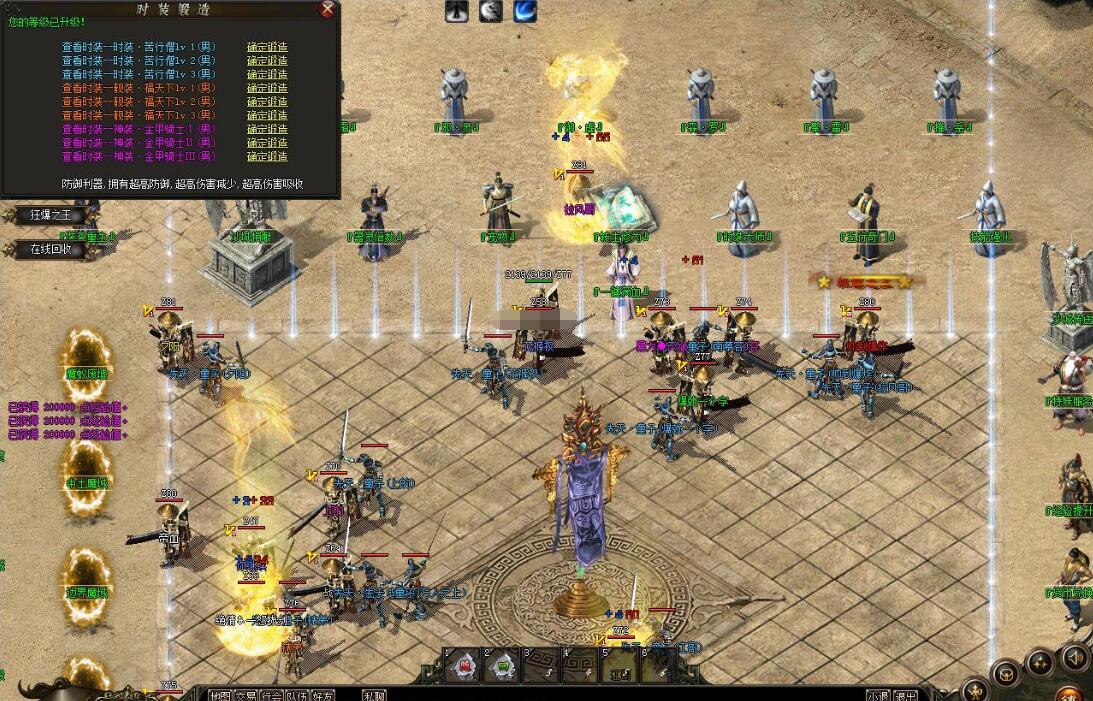Viewport: 1093px width, 701px height.
Task: Select 确定锻造 for 金甲骑士 III
Action: [x=267, y=156]
